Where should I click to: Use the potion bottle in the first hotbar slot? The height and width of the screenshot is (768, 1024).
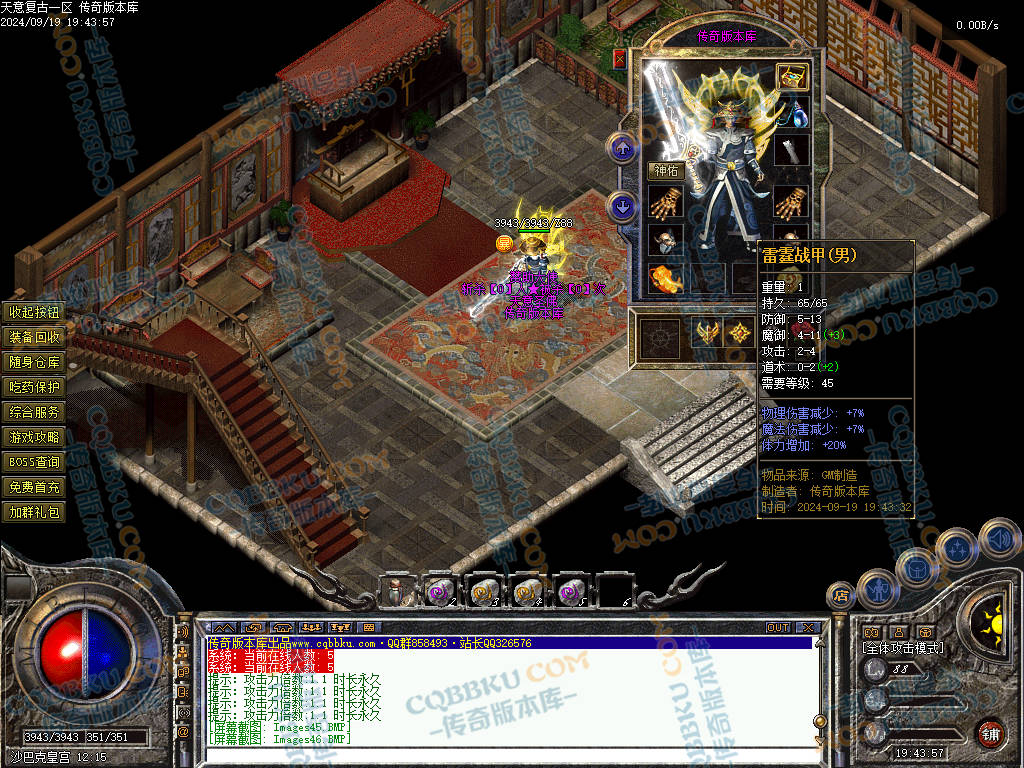click(396, 591)
